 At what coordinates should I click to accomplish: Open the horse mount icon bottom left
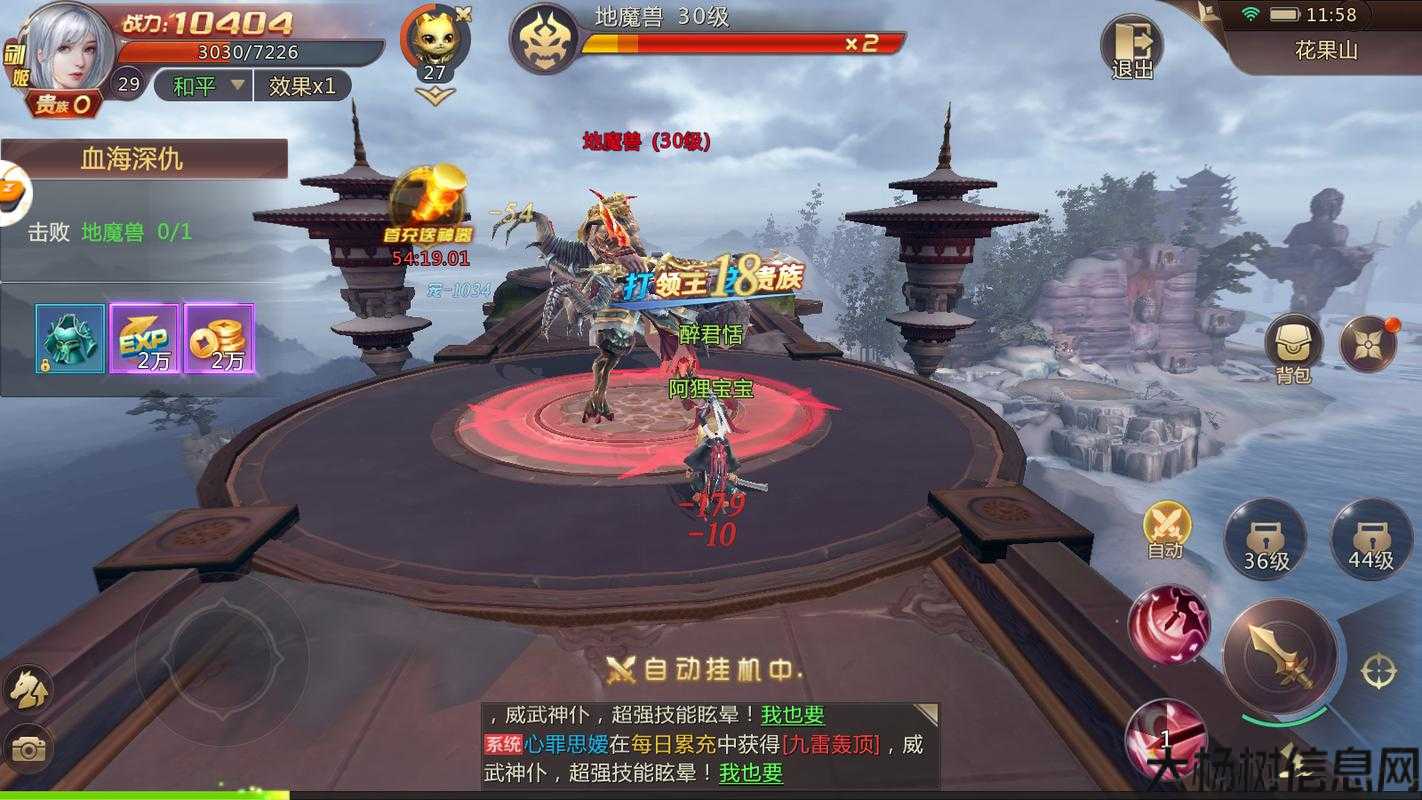[x=30, y=690]
